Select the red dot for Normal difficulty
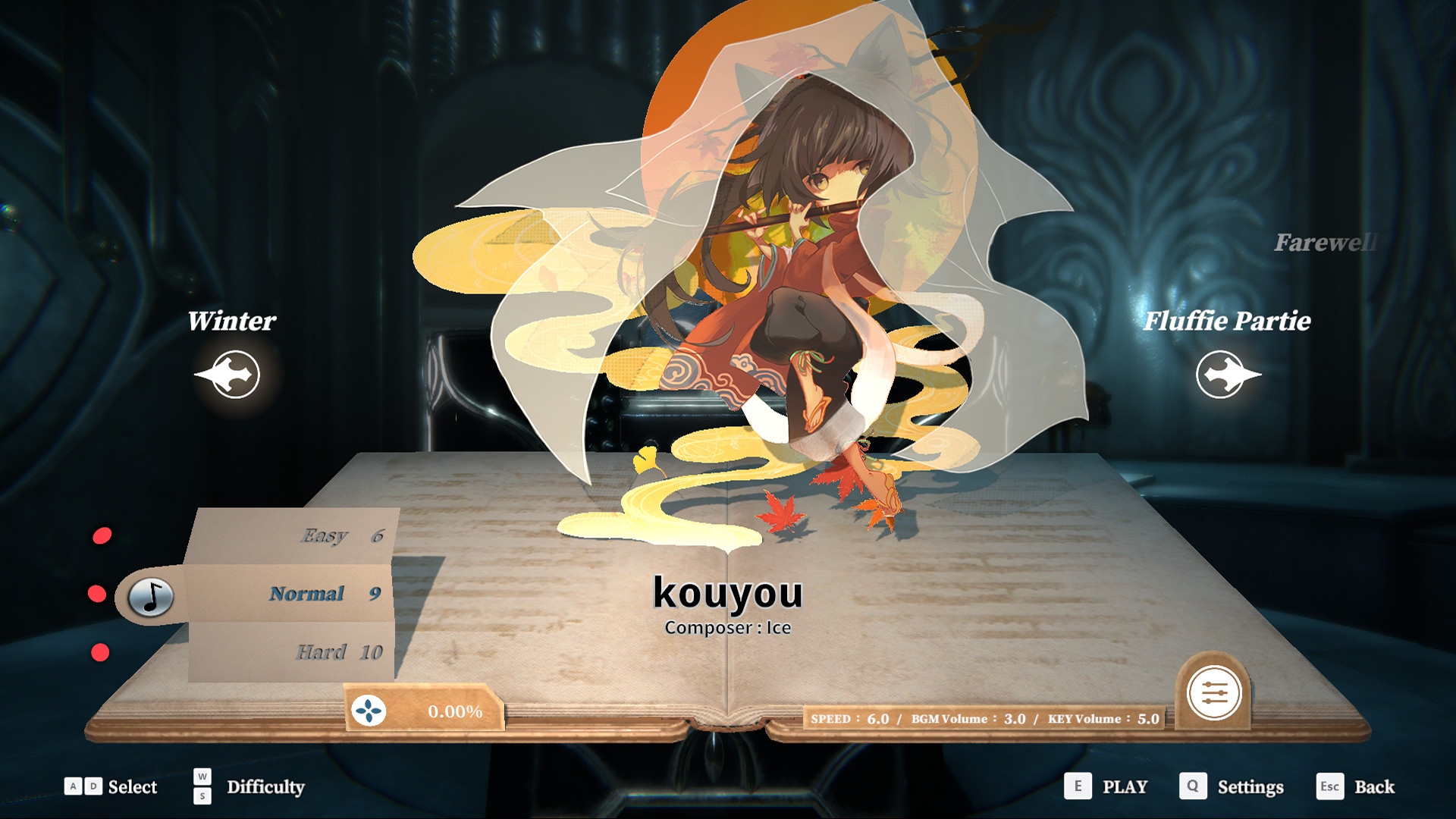This screenshot has width=1456, height=819. tap(99, 593)
